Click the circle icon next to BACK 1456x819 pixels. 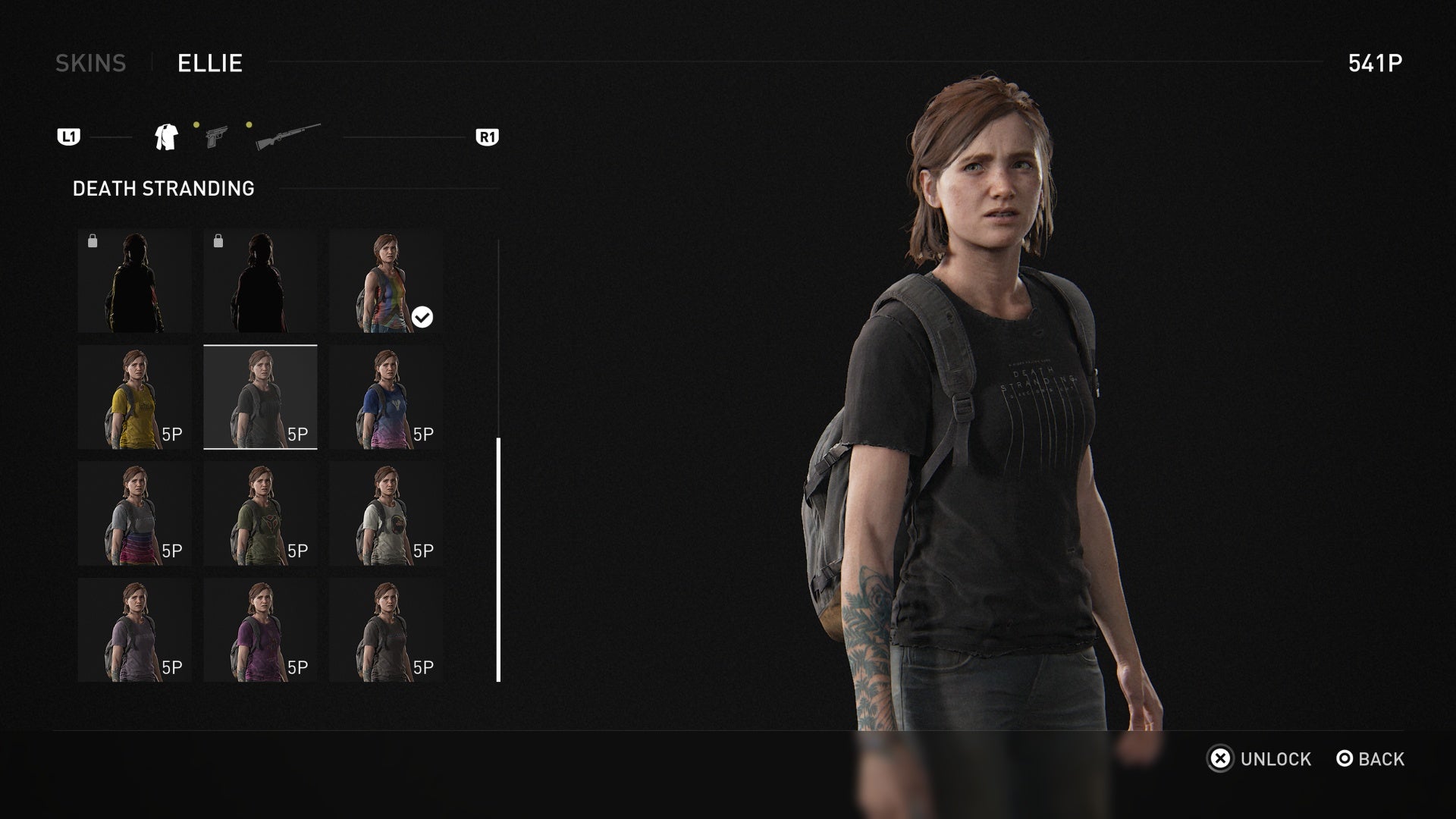[1343, 759]
